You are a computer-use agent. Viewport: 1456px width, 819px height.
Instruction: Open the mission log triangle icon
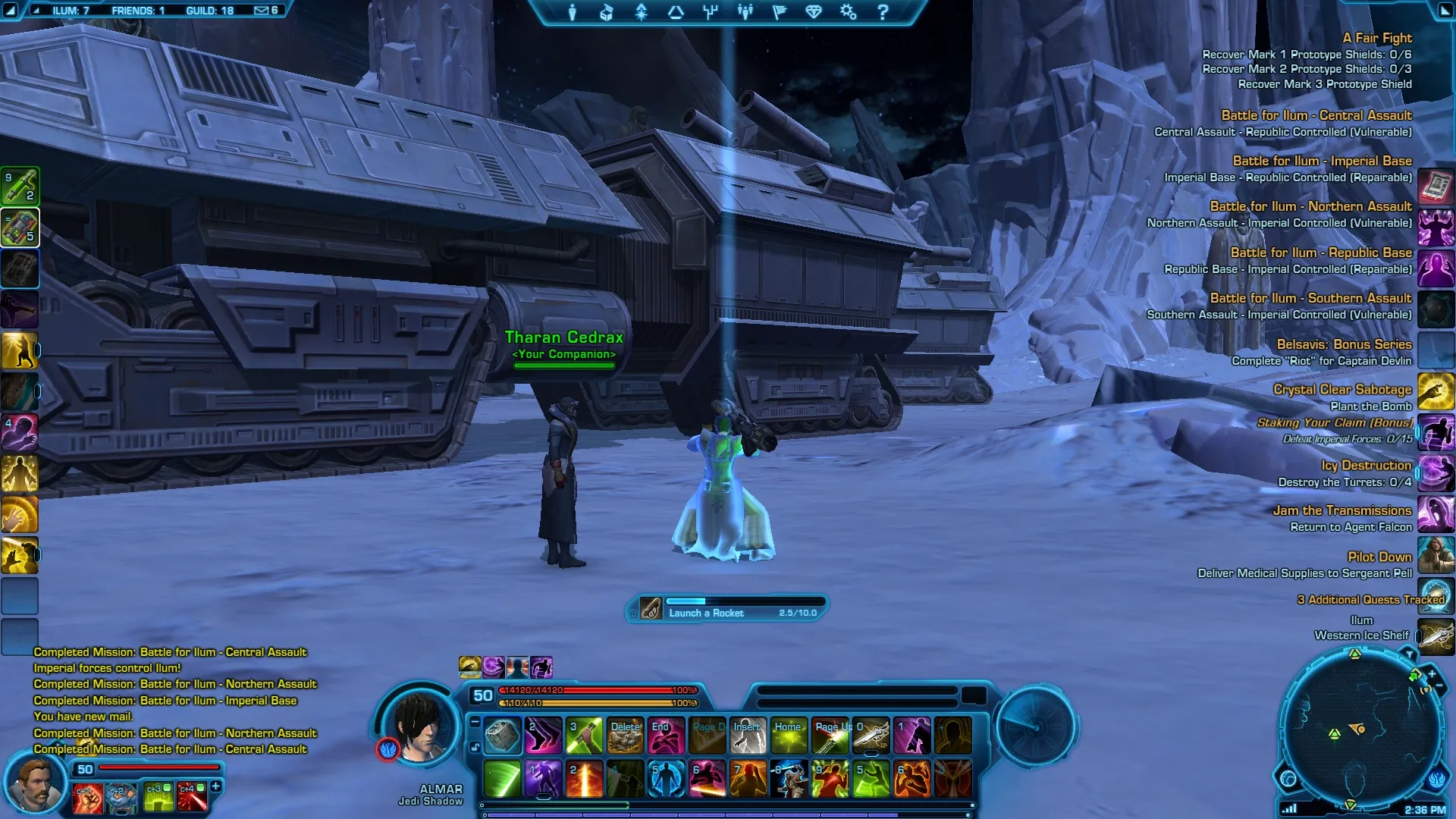point(676,12)
